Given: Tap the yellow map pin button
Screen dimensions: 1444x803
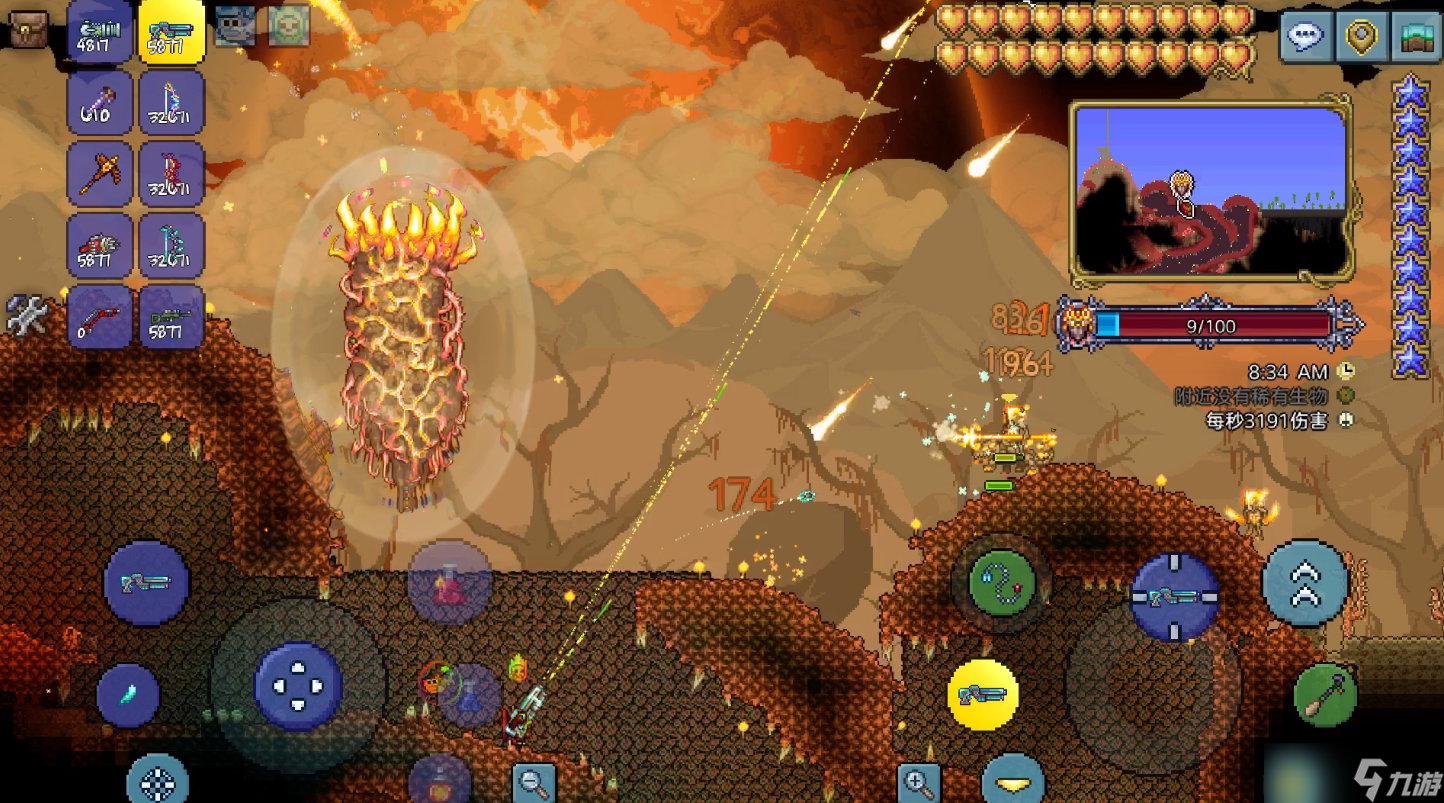Looking at the screenshot, I should coord(1361,37).
